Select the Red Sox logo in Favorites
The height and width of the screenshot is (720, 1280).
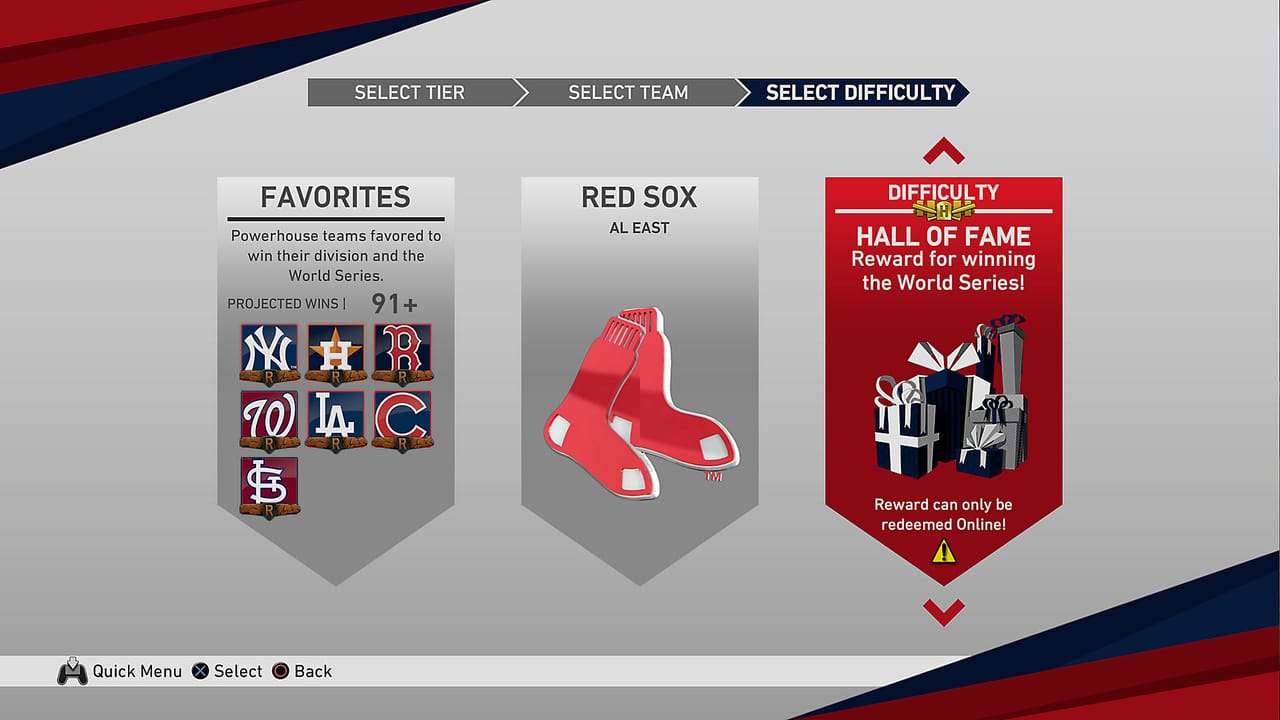[403, 352]
